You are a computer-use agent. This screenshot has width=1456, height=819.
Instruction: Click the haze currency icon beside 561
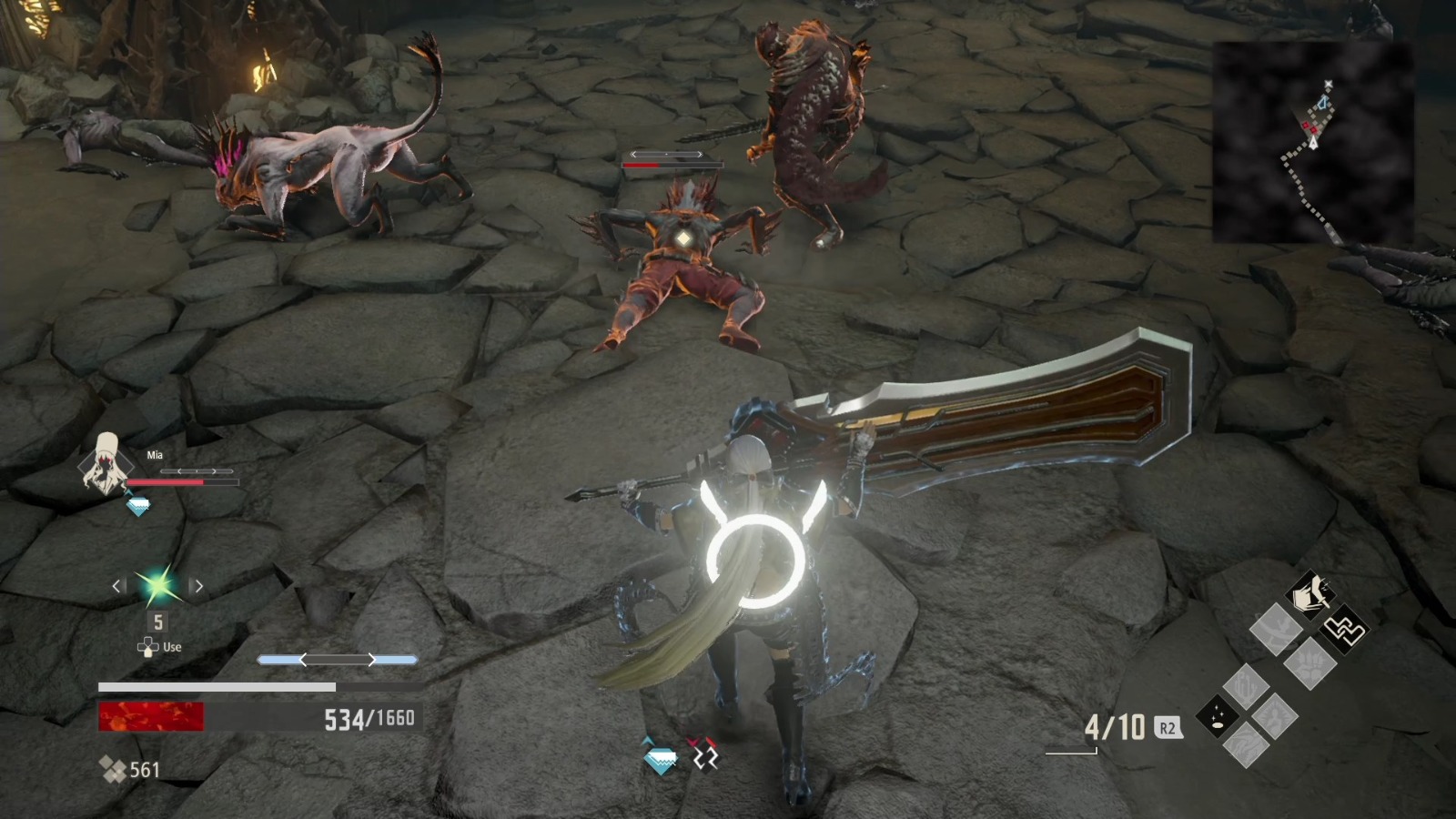point(112,770)
